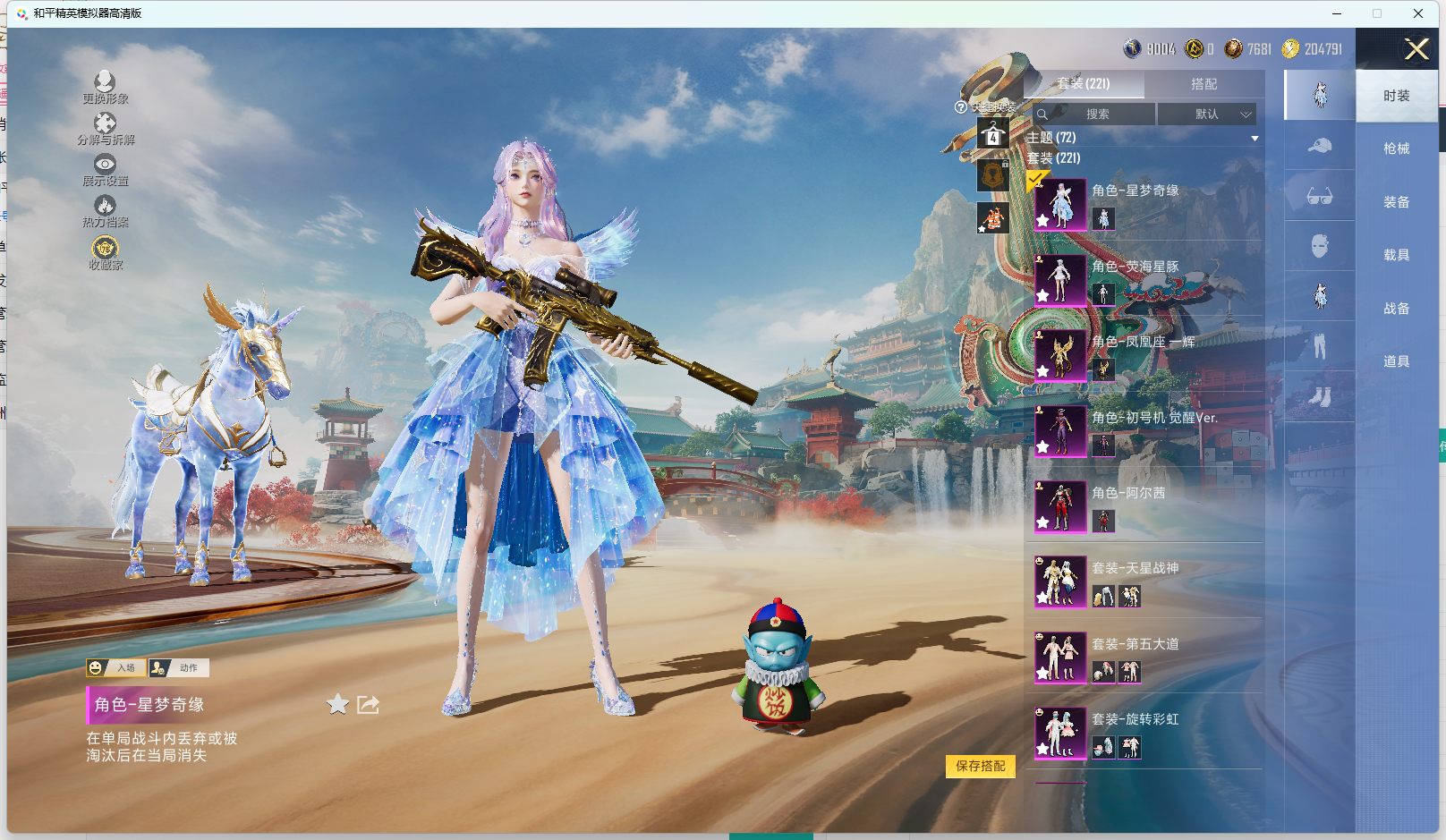Click the 保存搭配 save outfit button
1446x840 pixels.
coord(980,766)
